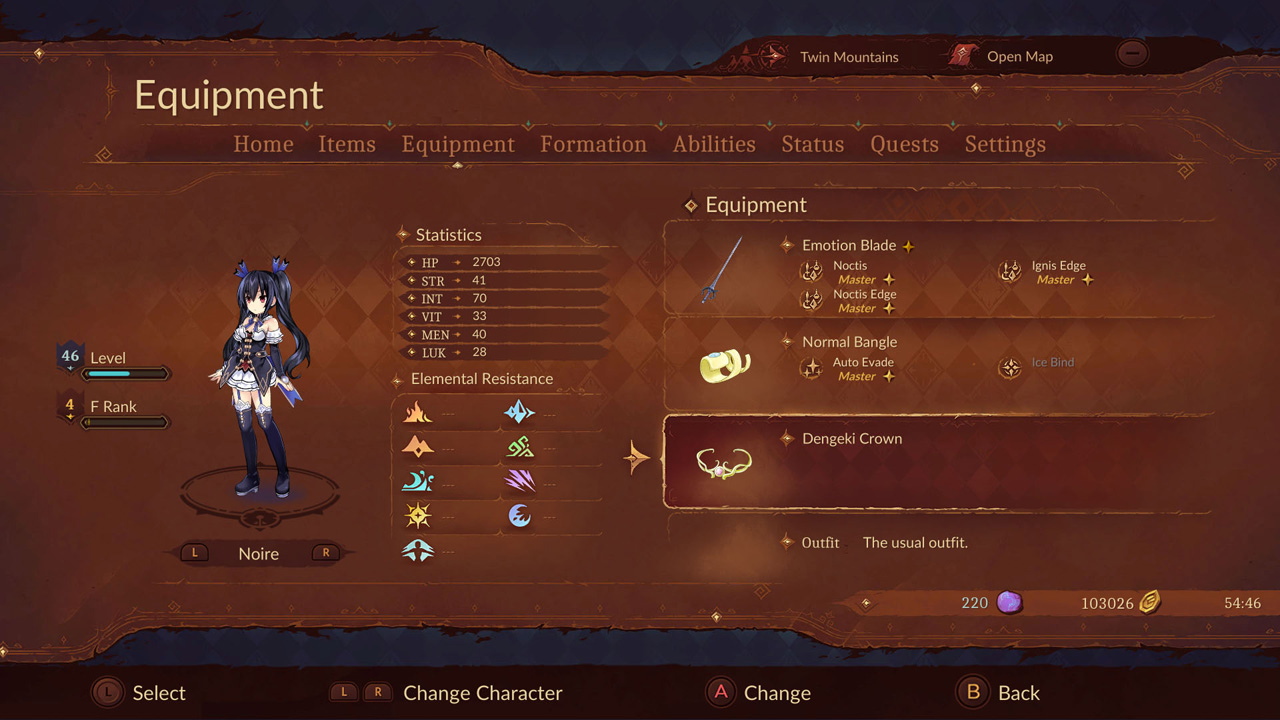This screenshot has width=1280, height=720.
Task: Click the Noctis Edge skill icon
Action: tap(812, 301)
